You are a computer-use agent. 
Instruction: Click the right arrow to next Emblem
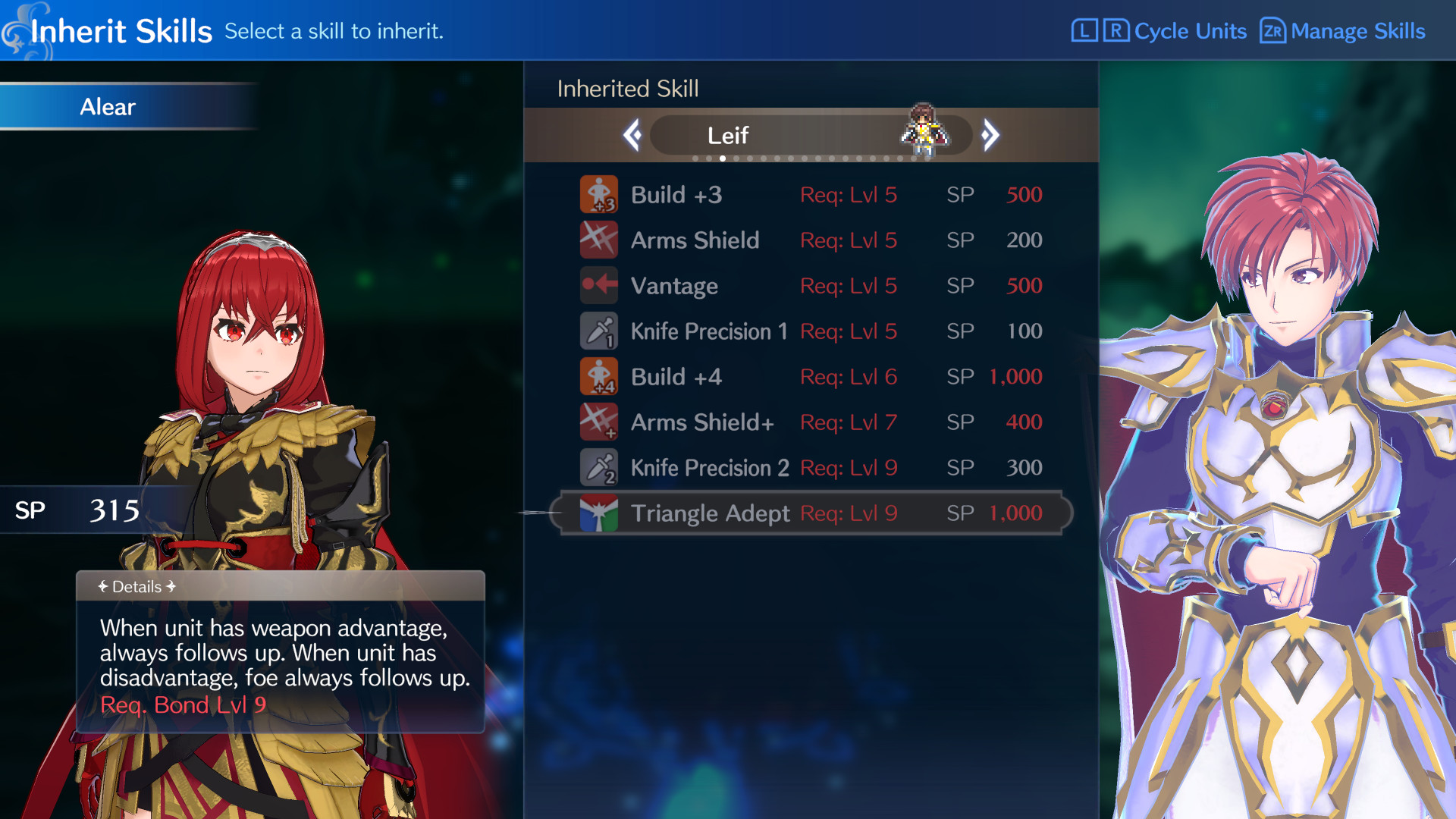(x=990, y=133)
